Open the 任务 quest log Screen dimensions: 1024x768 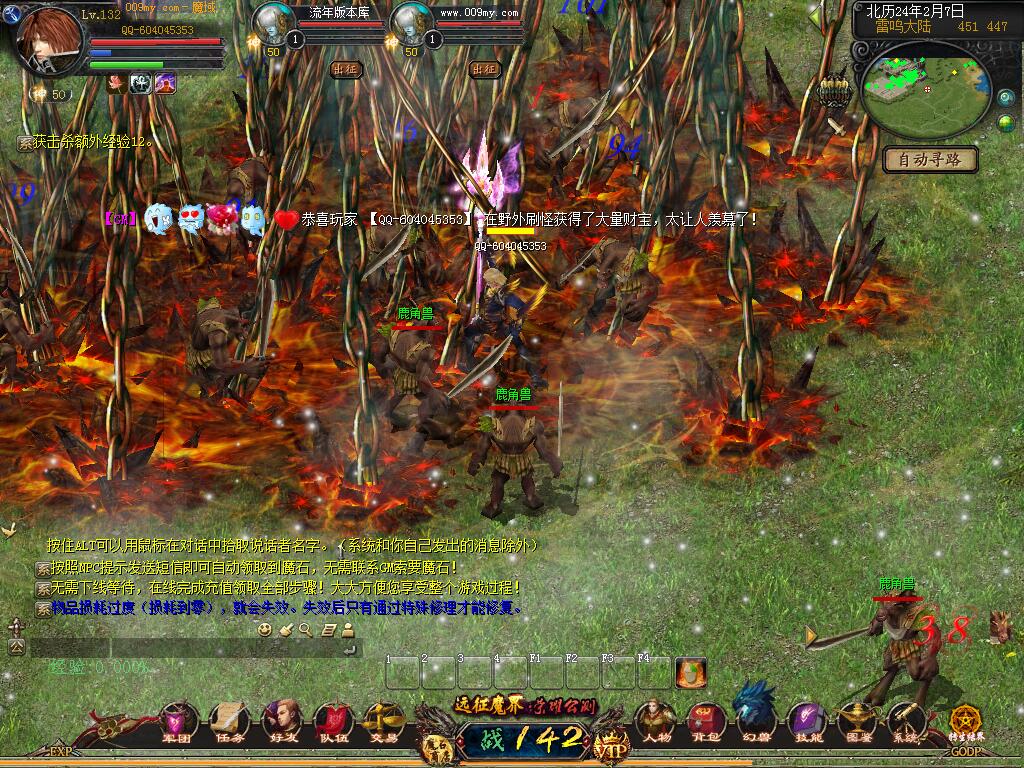click(x=229, y=721)
